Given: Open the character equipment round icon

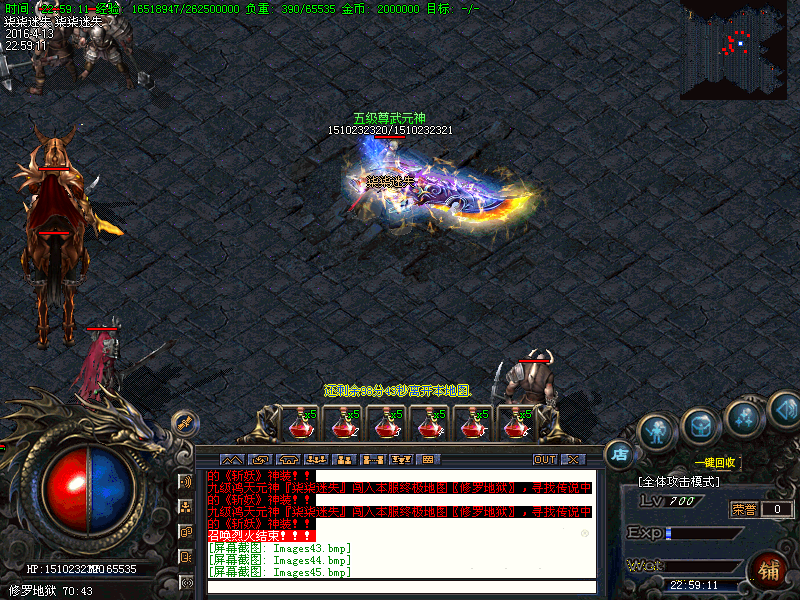Looking at the screenshot, I should click(x=655, y=431).
